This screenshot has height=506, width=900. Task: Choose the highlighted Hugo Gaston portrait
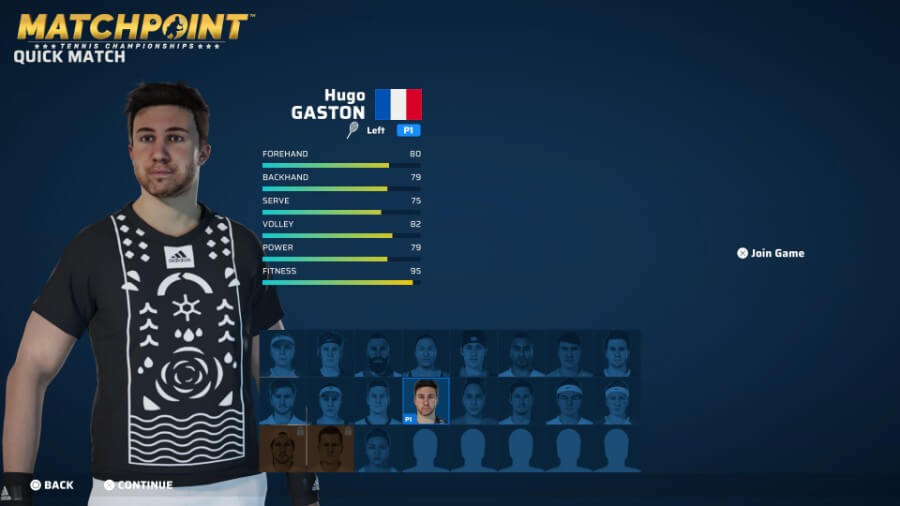(426, 401)
